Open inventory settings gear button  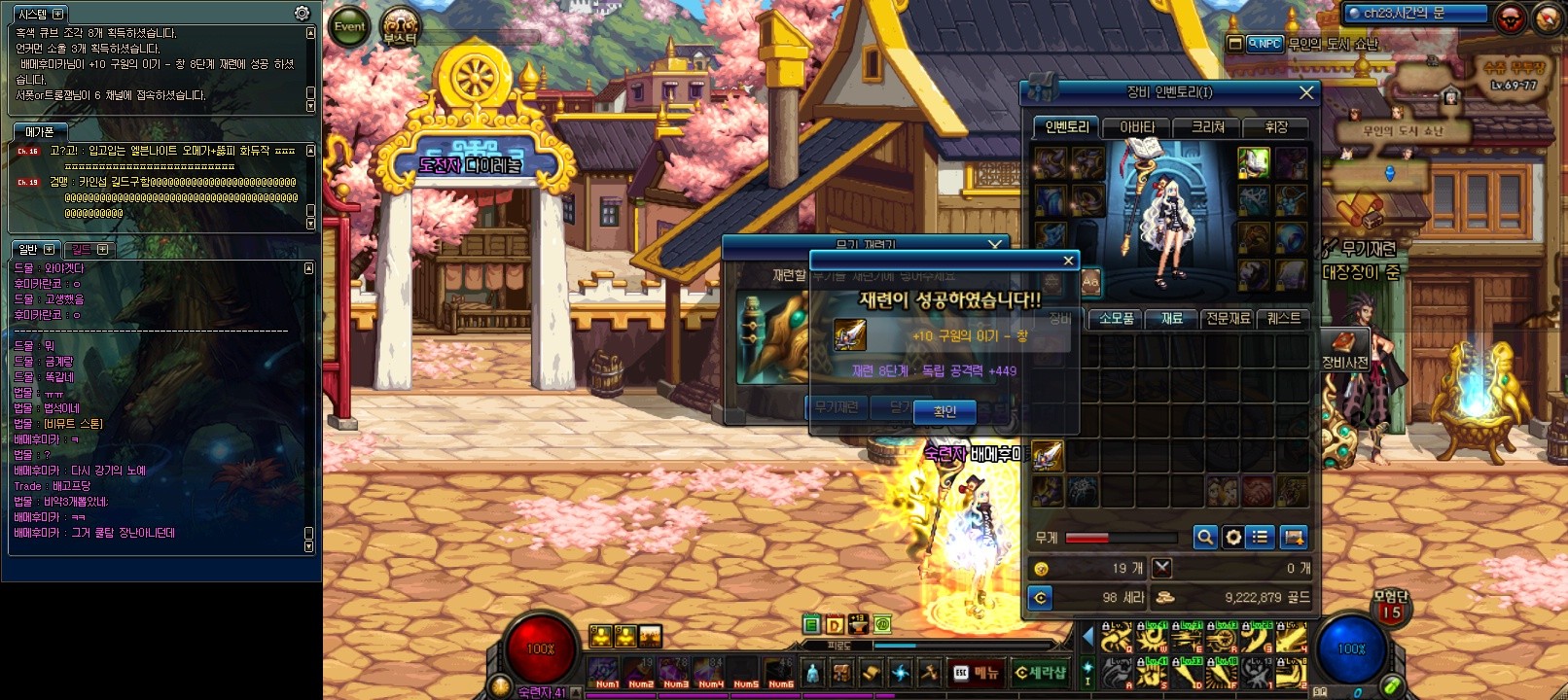(x=1233, y=537)
